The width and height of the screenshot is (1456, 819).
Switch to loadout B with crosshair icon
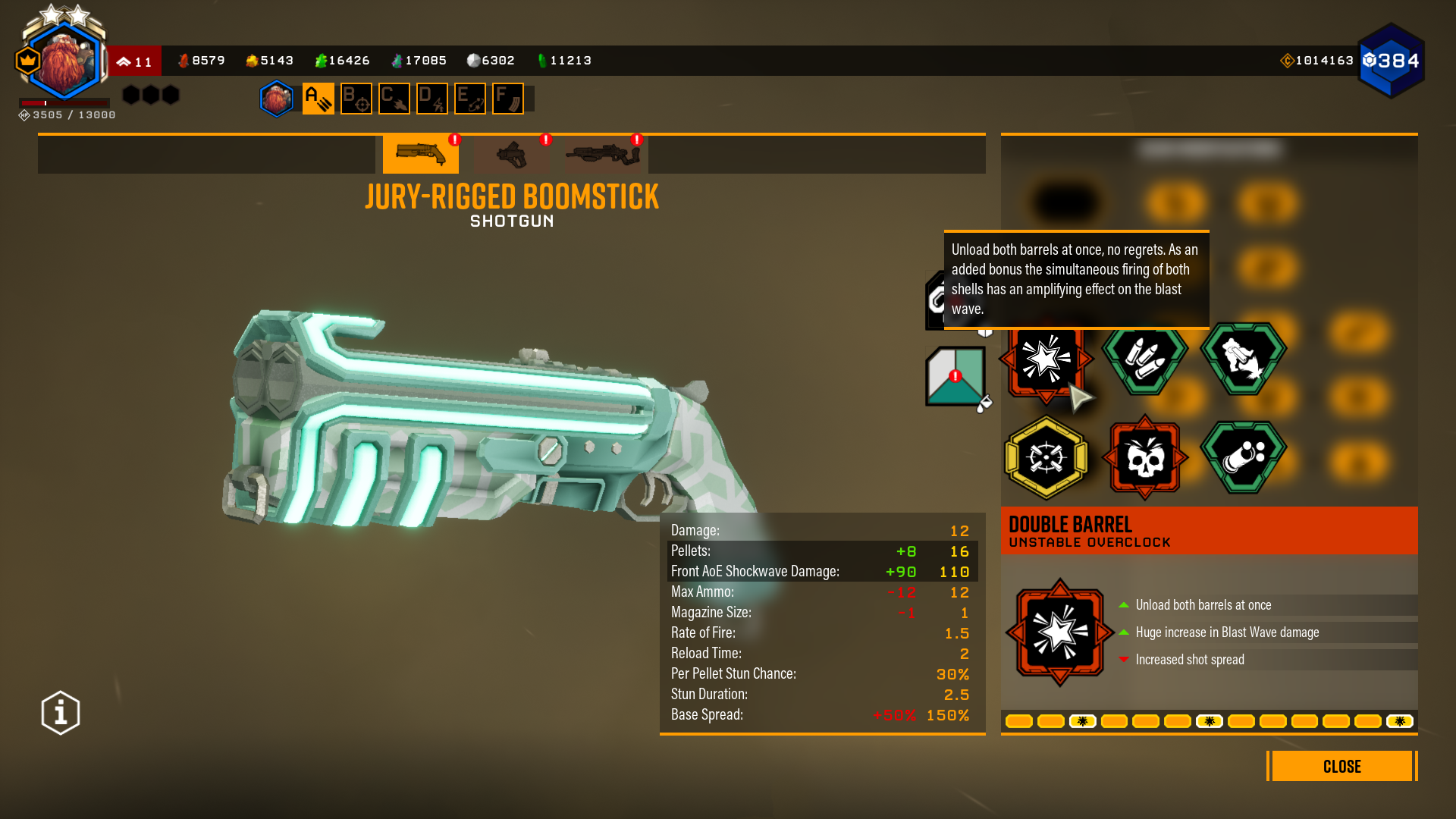coord(356,99)
